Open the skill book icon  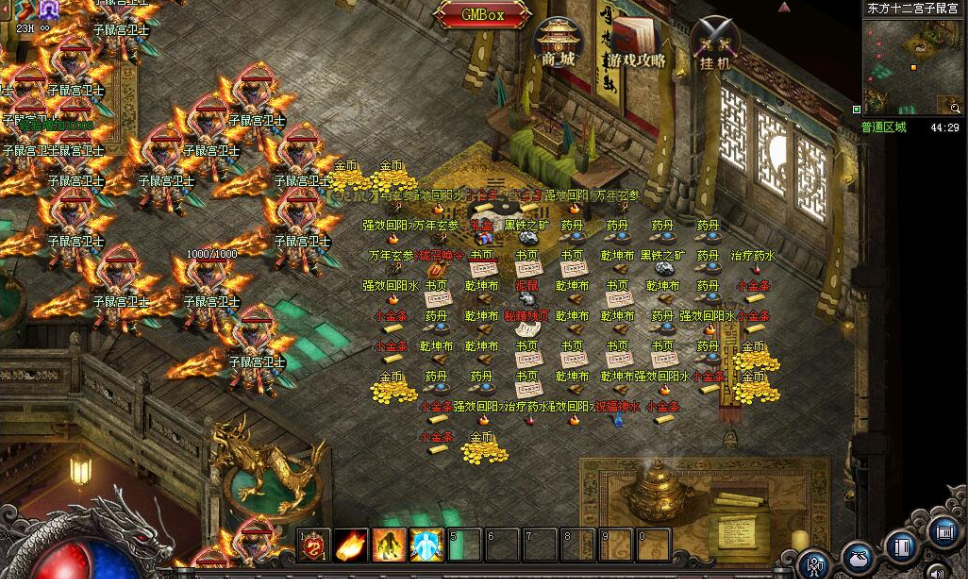tap(902, 547)
